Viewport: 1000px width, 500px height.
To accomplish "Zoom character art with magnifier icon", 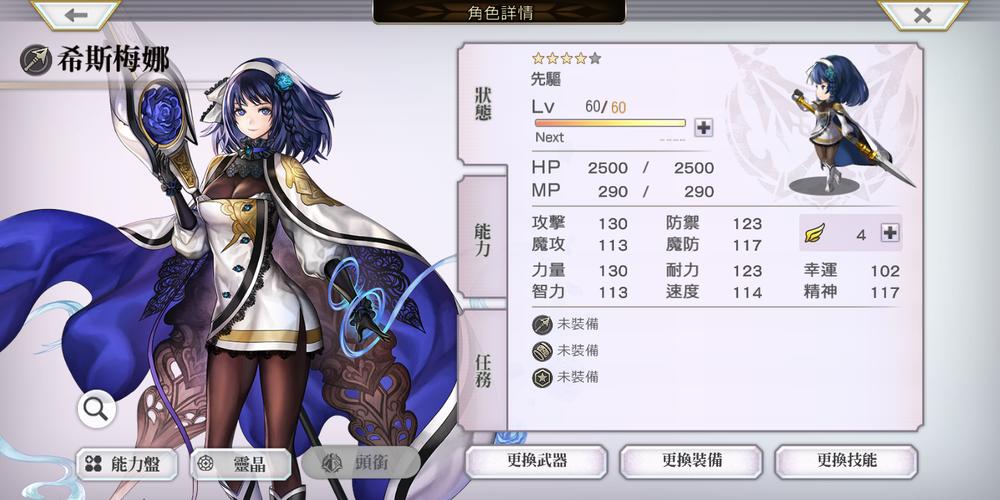I will (96, 408).
